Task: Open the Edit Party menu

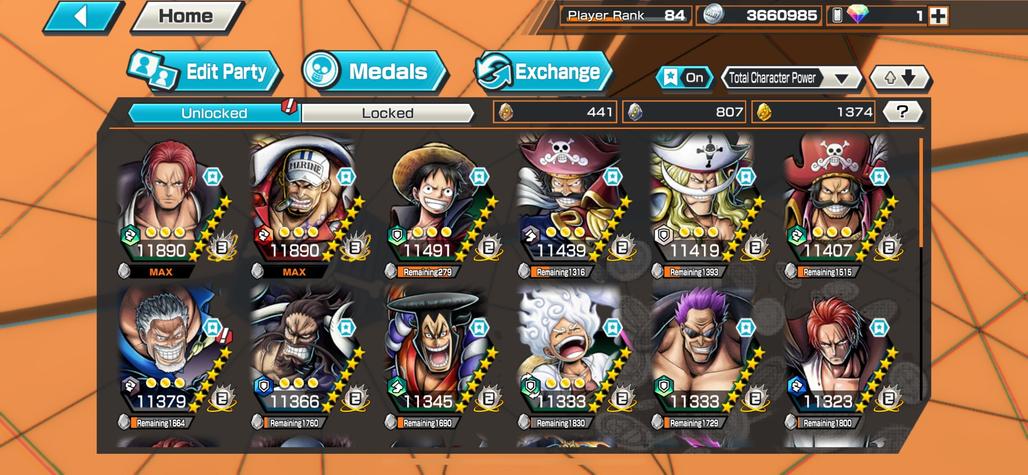Action: tap(204, 72)
